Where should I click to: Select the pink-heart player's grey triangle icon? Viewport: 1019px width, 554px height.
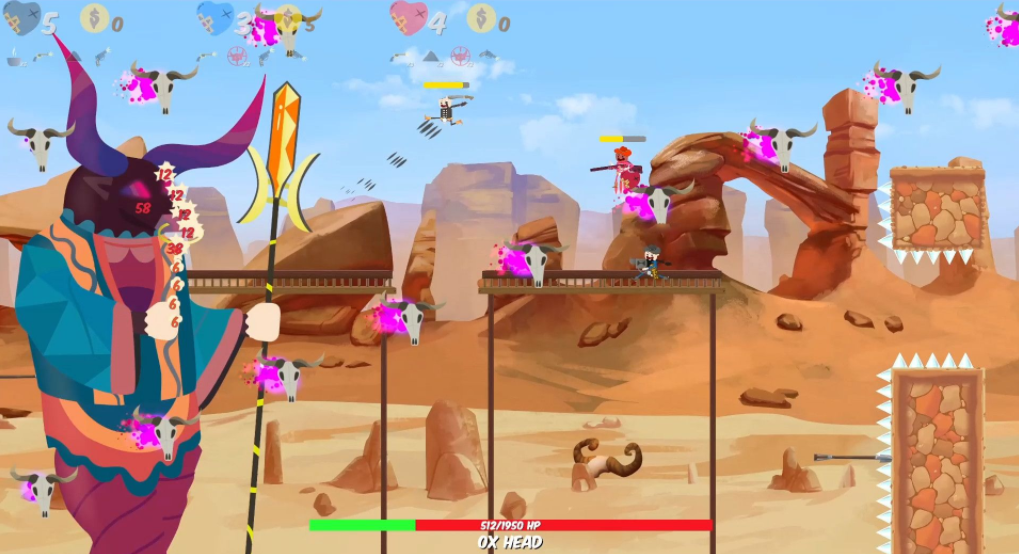tap(430, 56)
